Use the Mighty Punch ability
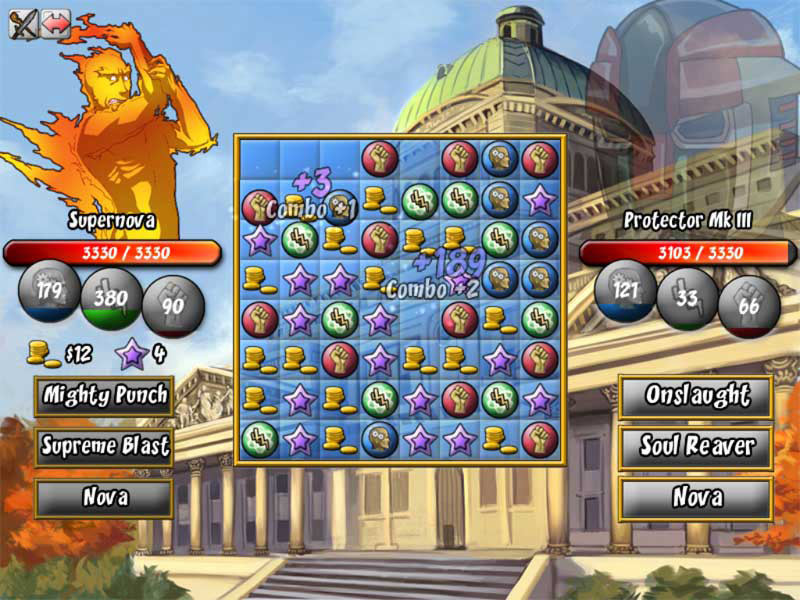 [x=104, y=397]
